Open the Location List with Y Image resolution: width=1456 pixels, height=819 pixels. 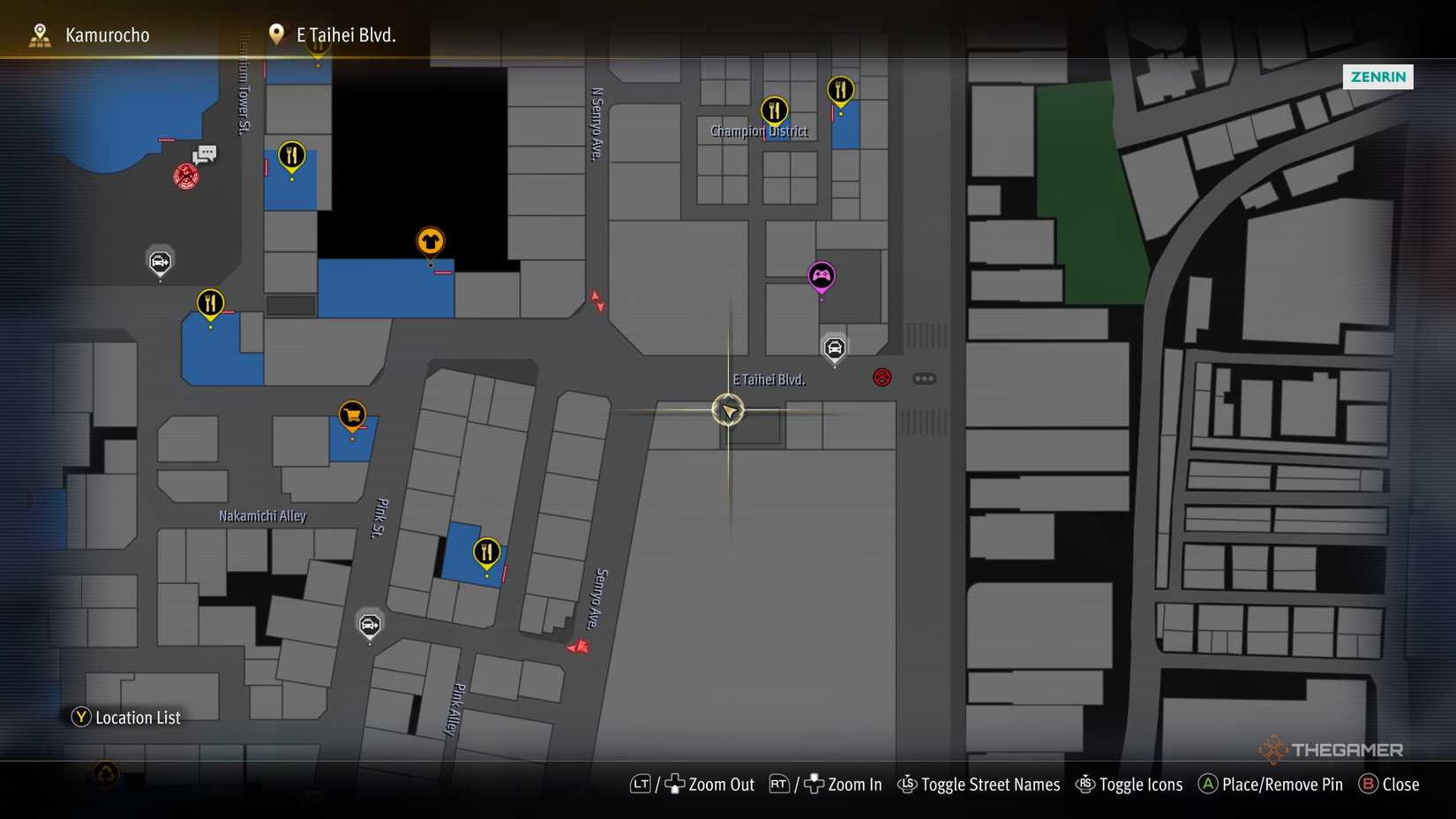[x=80, y=718]
